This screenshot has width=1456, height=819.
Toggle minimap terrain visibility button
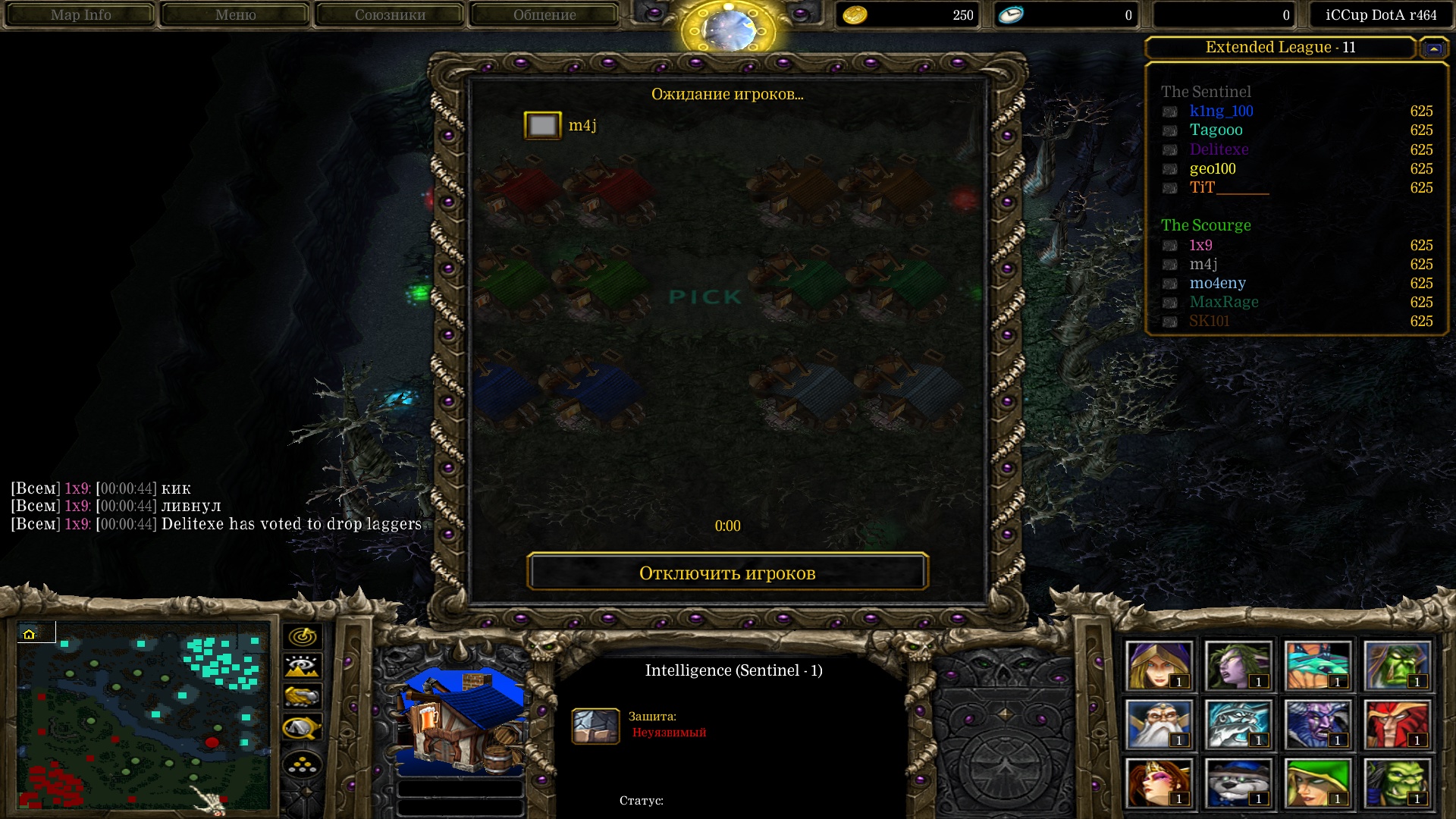pos(303,667)
